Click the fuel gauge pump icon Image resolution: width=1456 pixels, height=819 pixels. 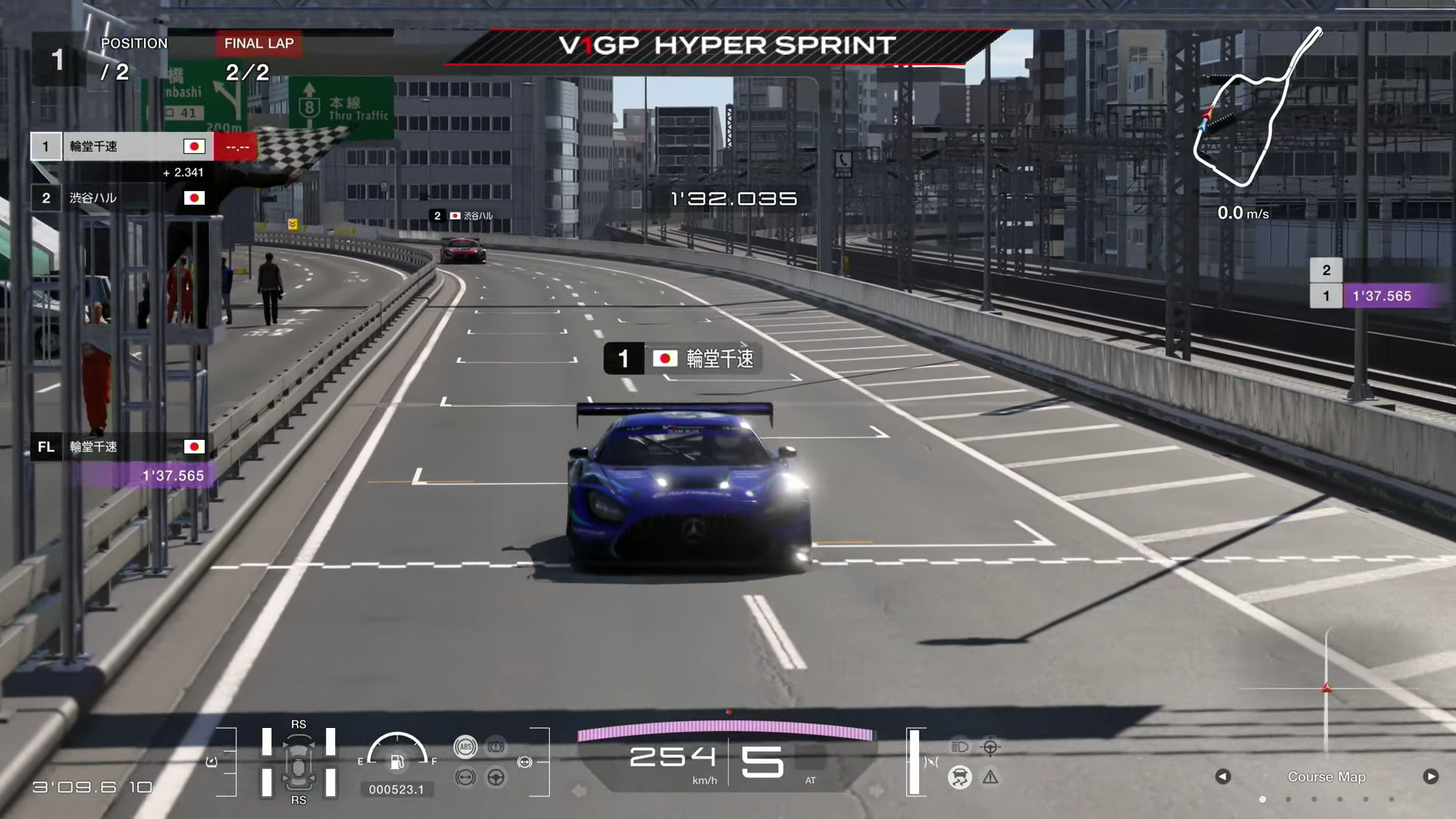click(x=397, y=761)
